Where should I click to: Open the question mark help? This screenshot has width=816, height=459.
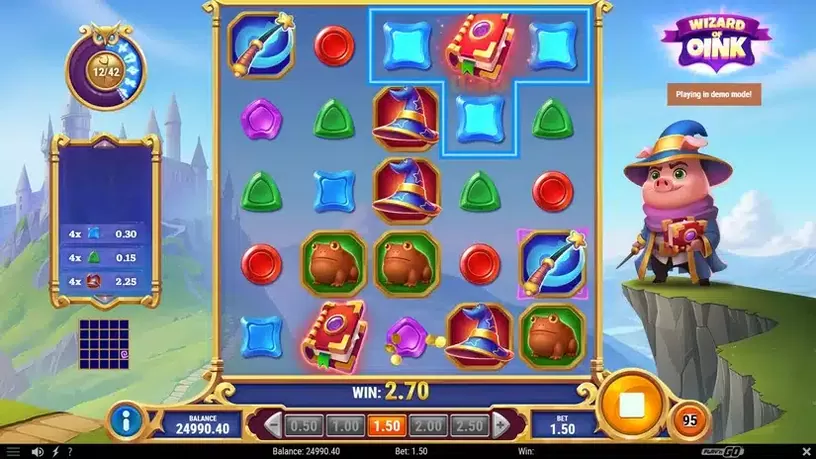click(70, 452)
